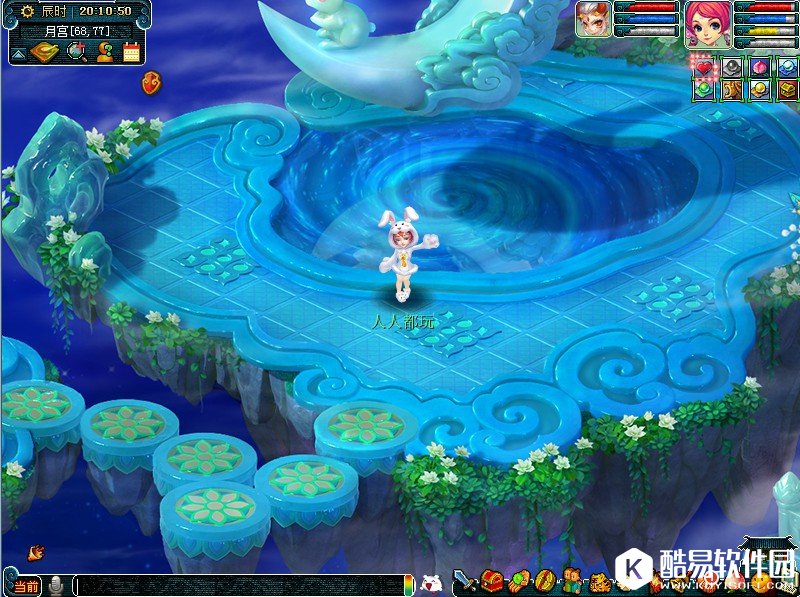The width and height of the screenshot is (800, 597).
Task: Click the globe magnifier world map icon
Action: point(76,52)
